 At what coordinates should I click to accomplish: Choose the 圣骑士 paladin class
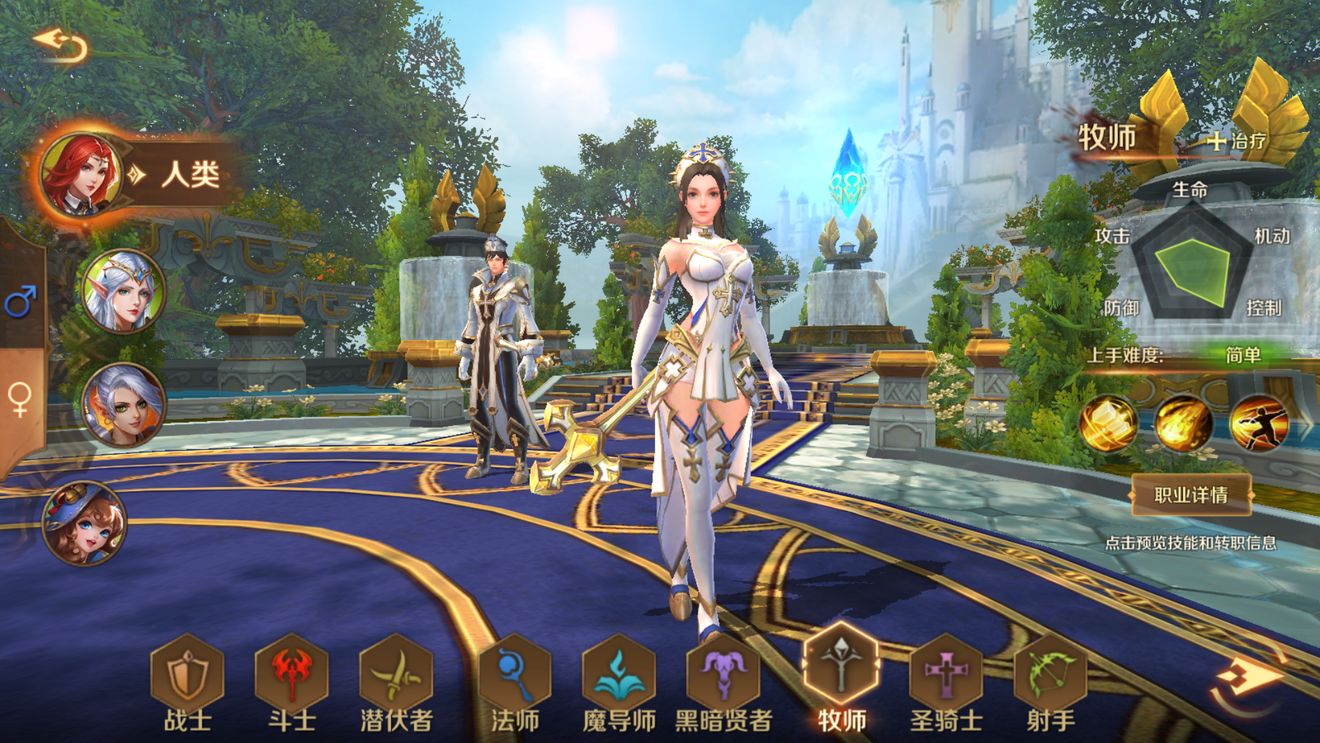coord(946,672)
